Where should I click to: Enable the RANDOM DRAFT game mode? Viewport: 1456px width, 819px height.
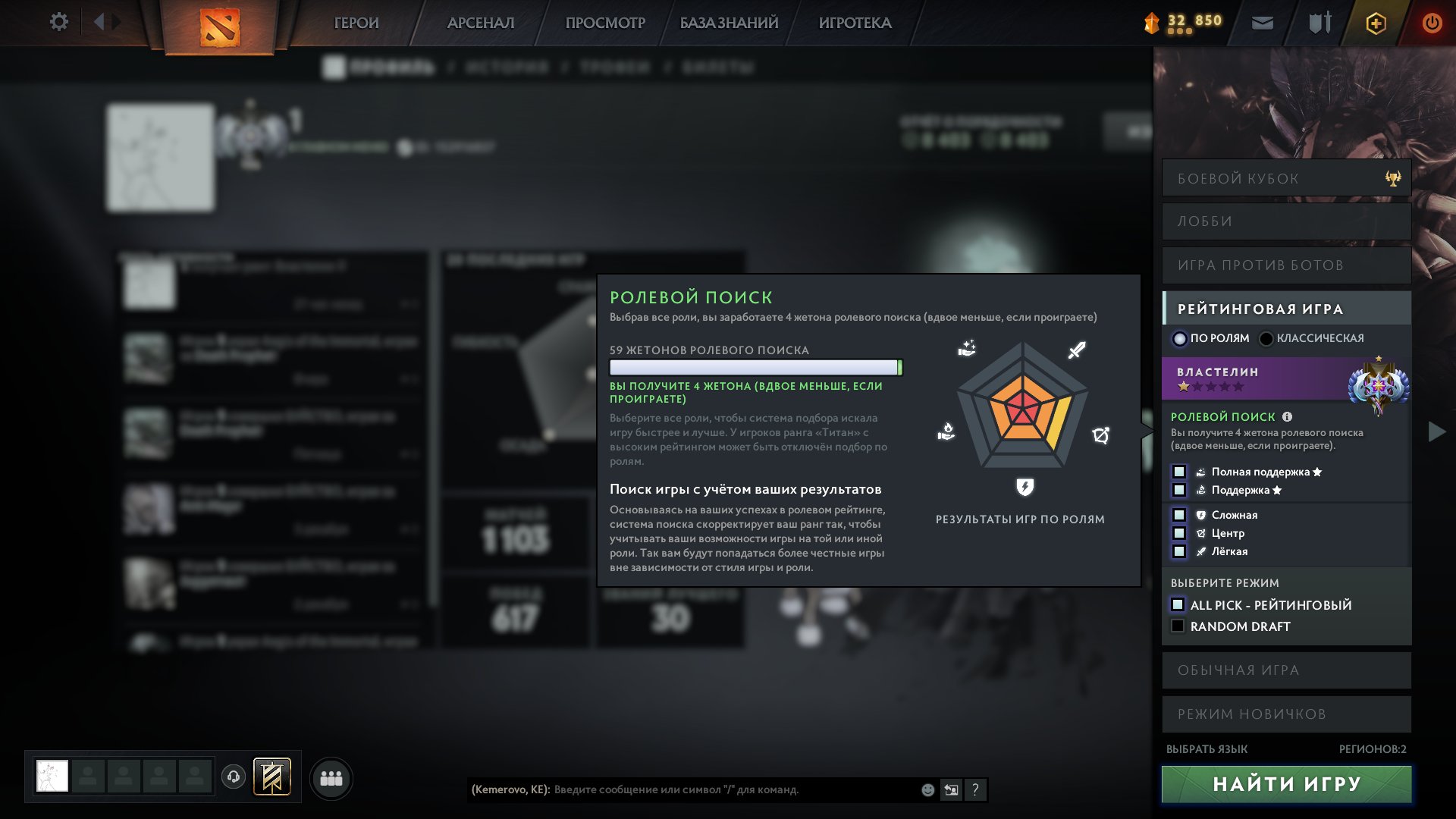click(1178, 626)
